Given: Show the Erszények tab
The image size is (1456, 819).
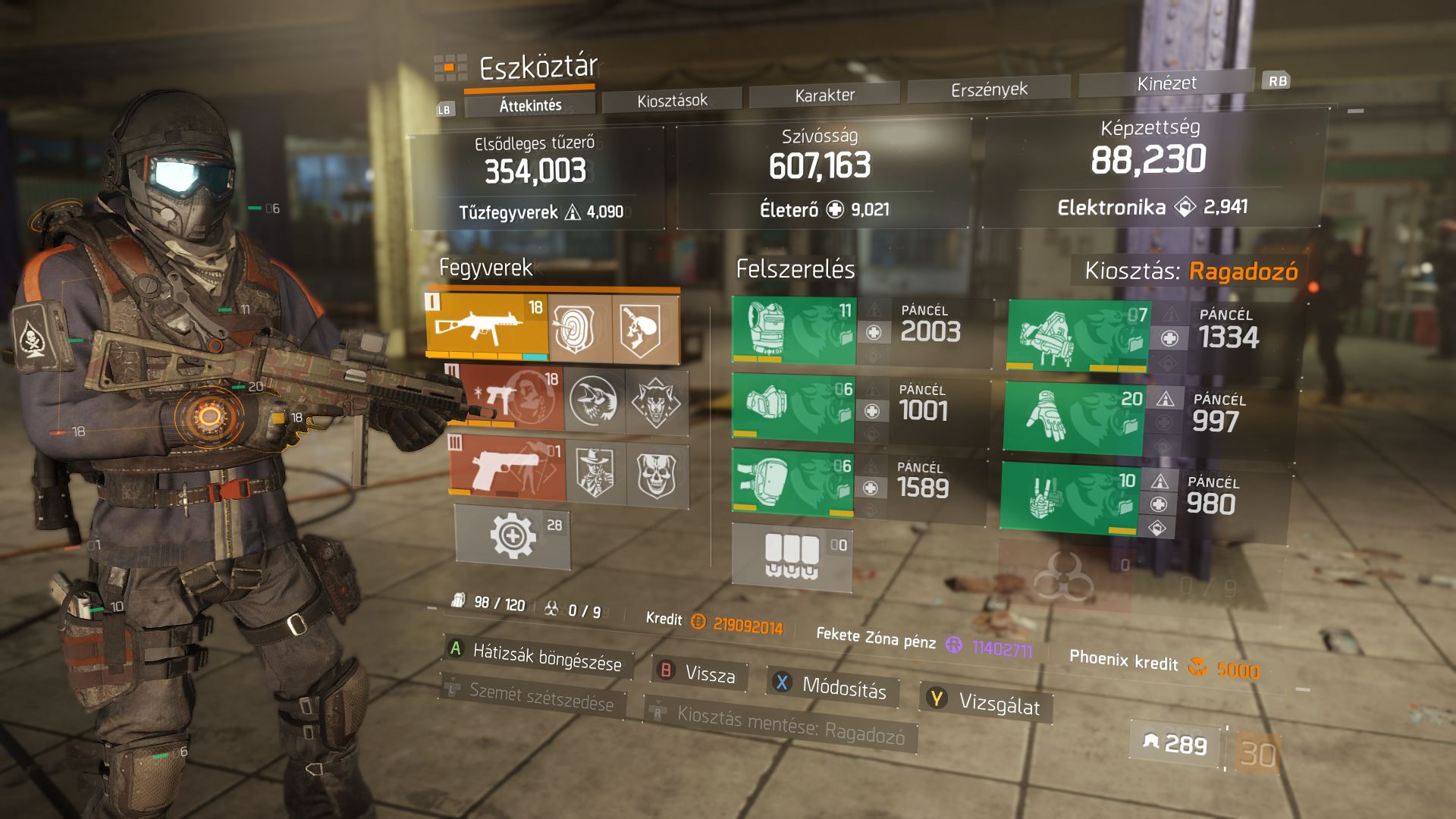Looking at the screenshot, I should pos(989,89).
